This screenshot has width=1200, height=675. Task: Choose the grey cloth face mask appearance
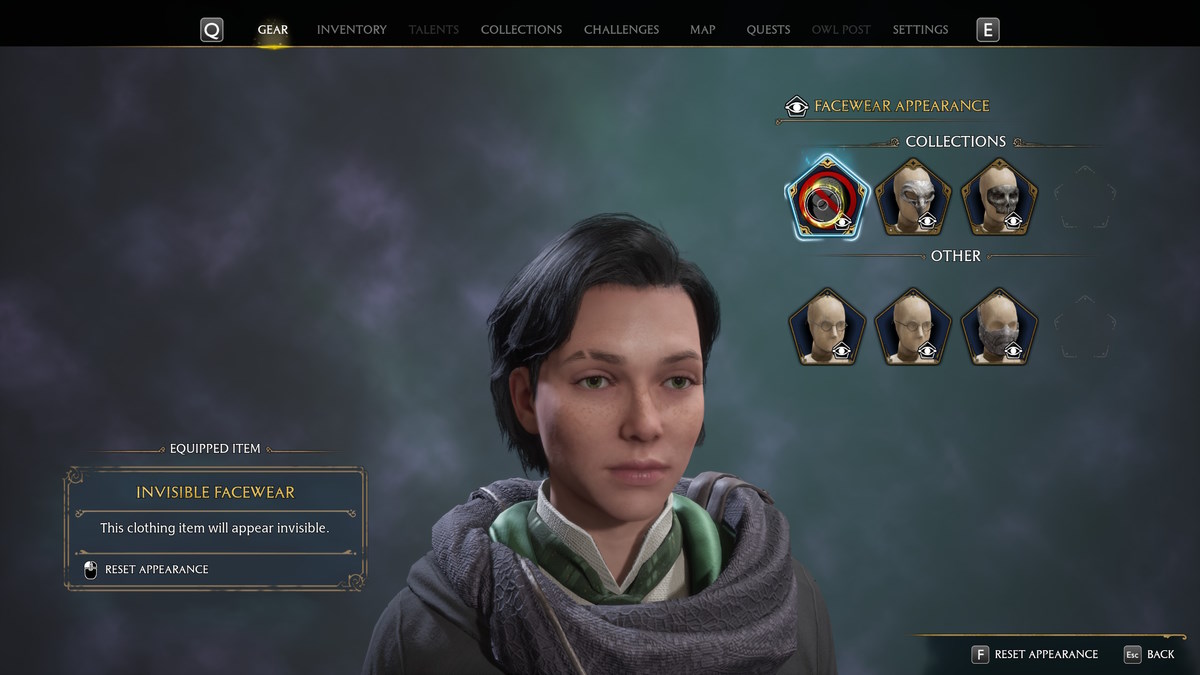(x=999, y=327)
